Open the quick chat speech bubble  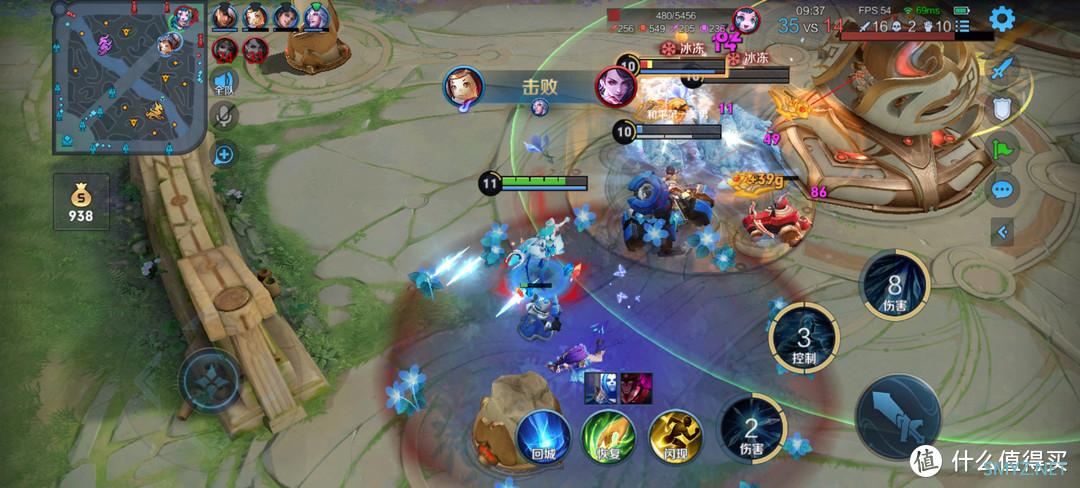(1001, 190)
